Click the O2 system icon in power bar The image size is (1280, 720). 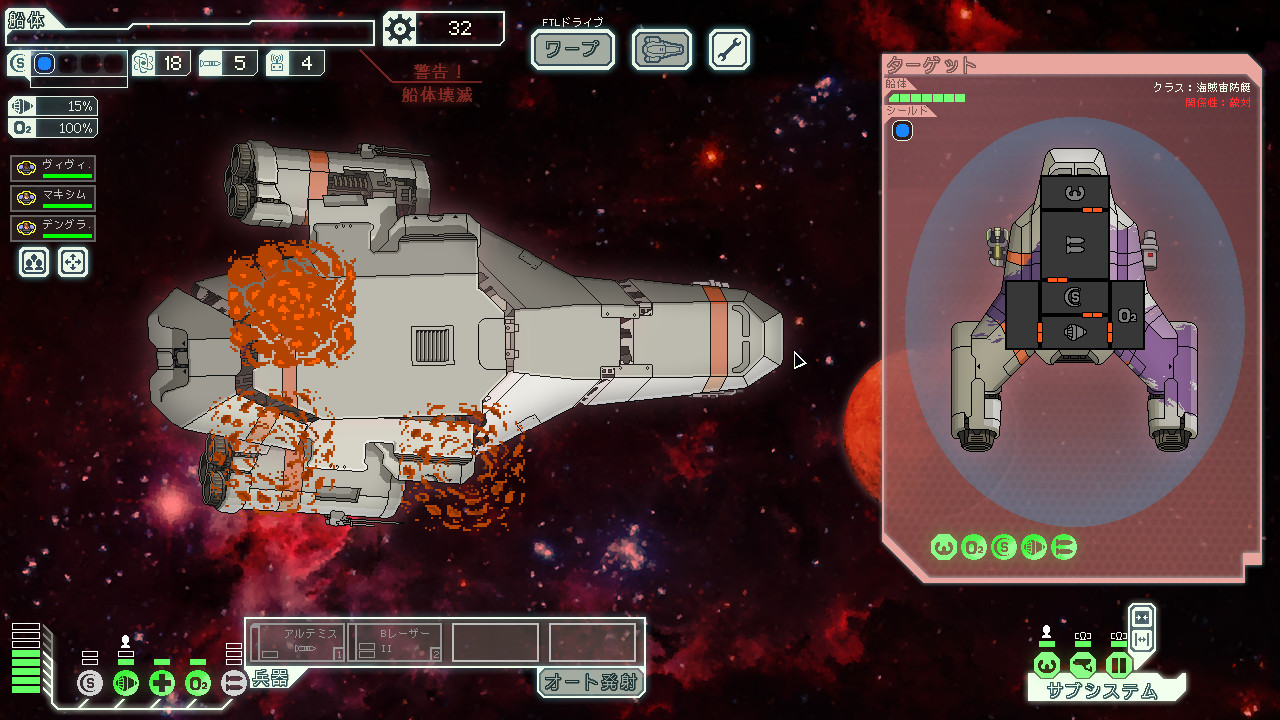coord(198,684)
